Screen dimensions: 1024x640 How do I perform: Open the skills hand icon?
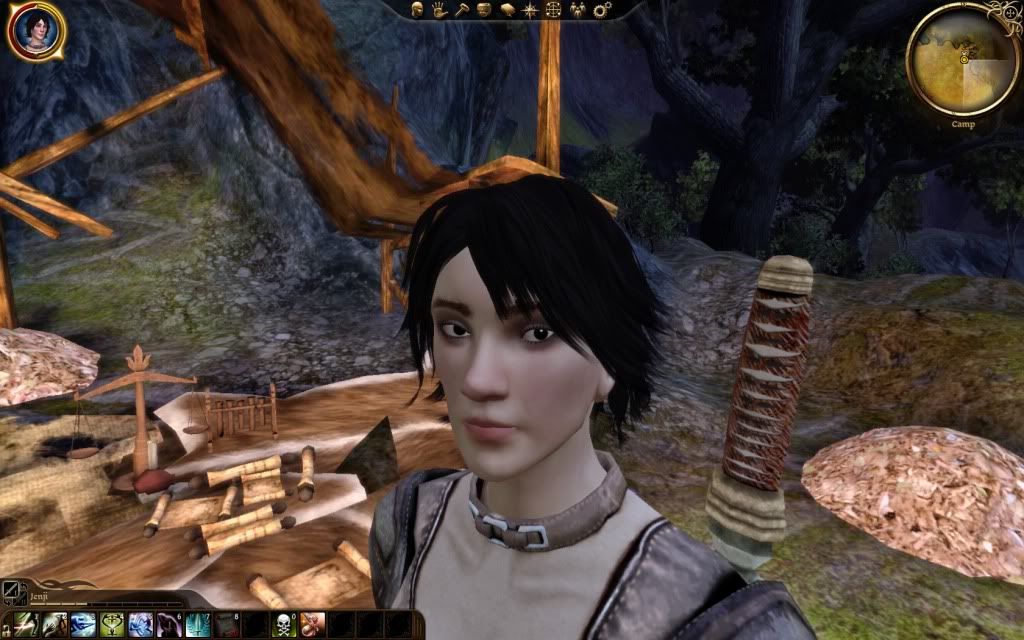point(441,10)
